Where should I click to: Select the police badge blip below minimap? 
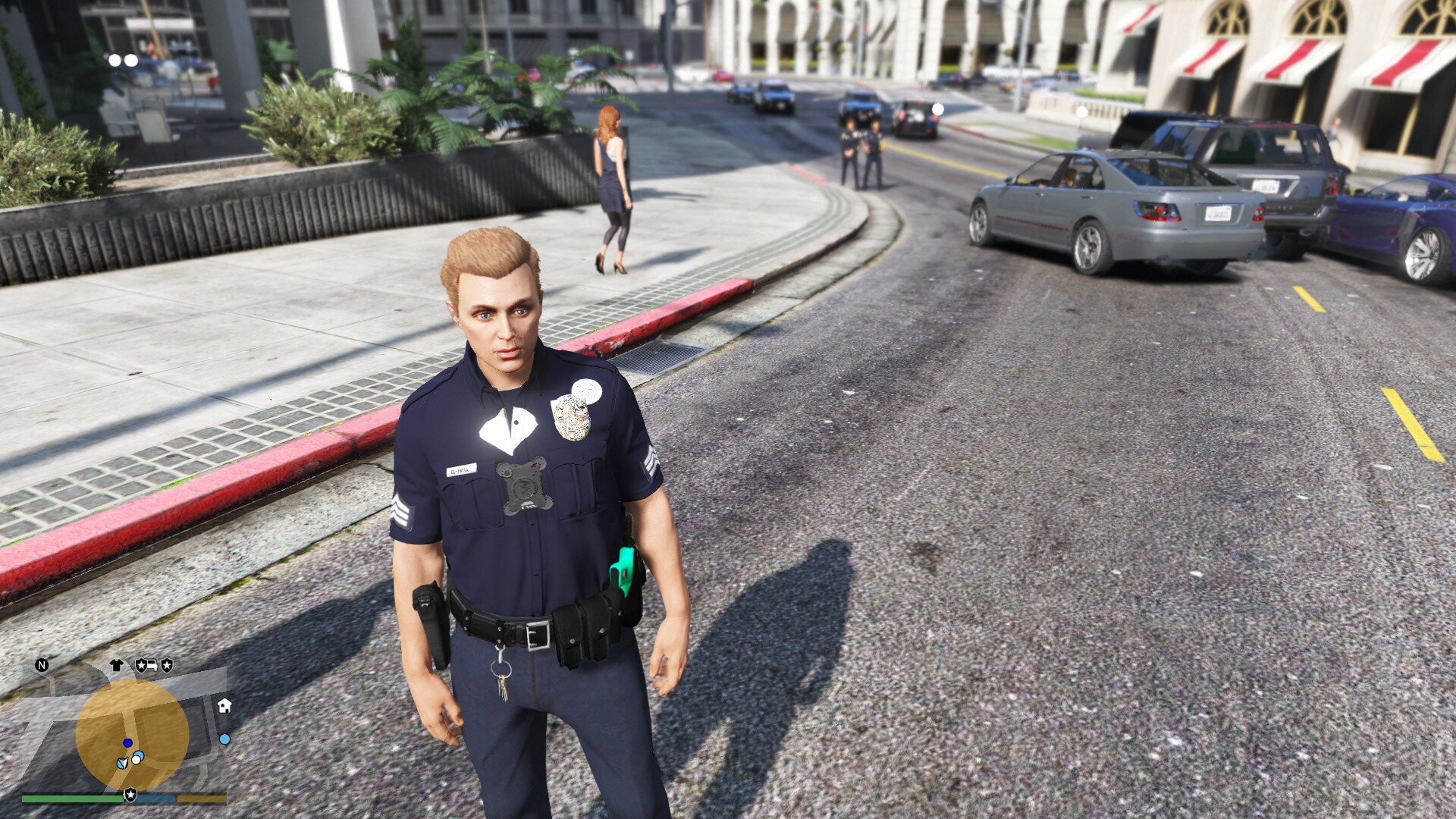point(130,795)
